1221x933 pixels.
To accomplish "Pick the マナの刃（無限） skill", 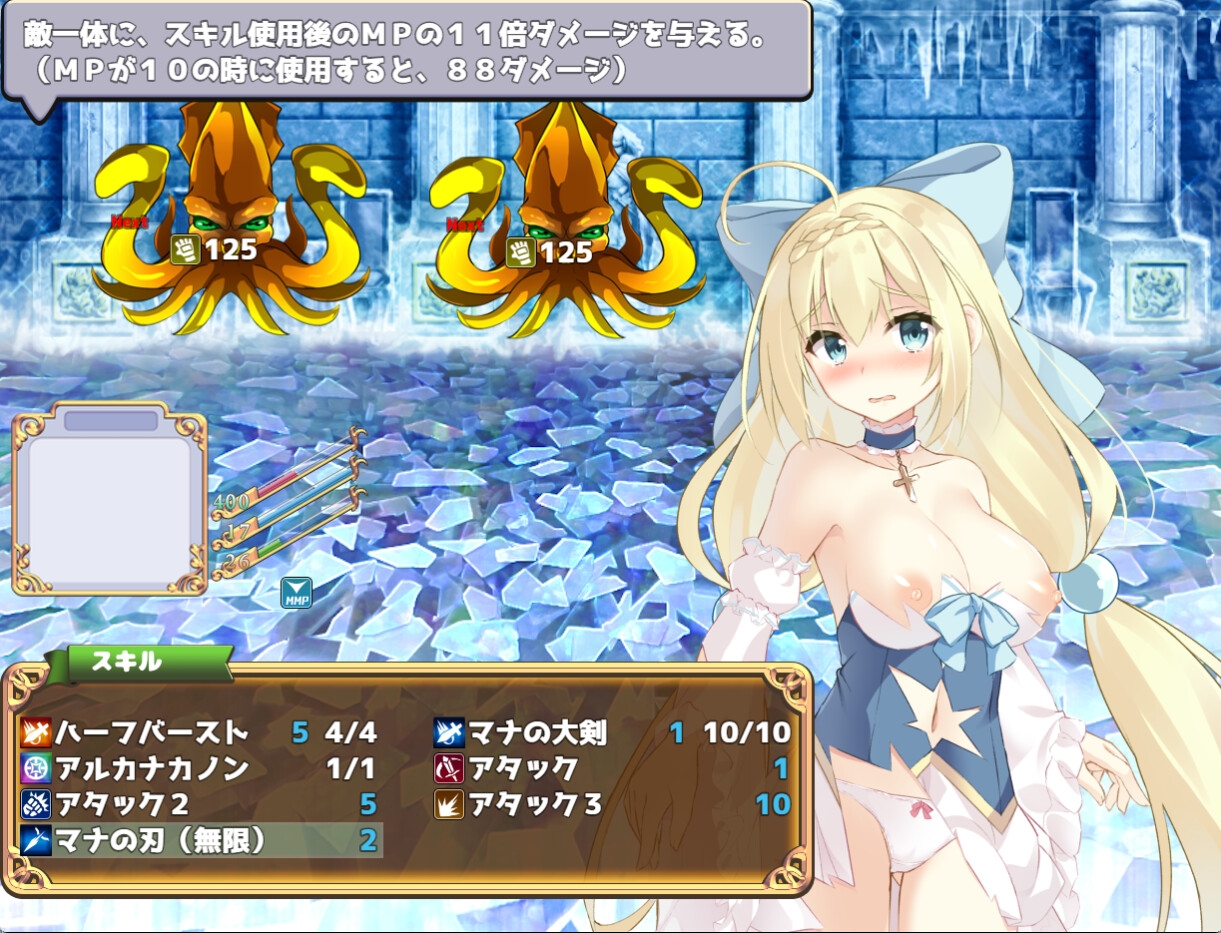I will click(x=160, y=841).
